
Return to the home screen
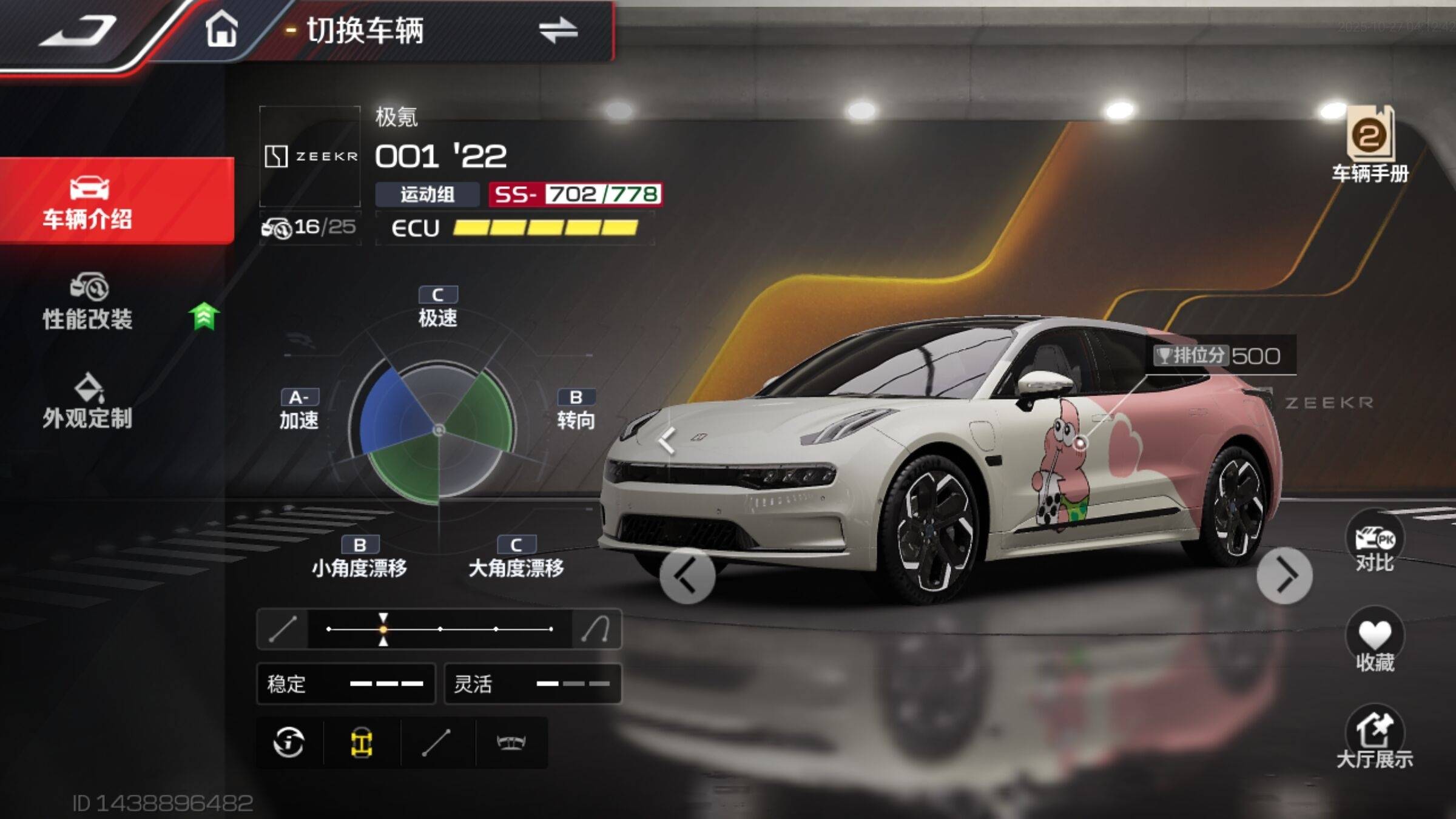[221, 29]
